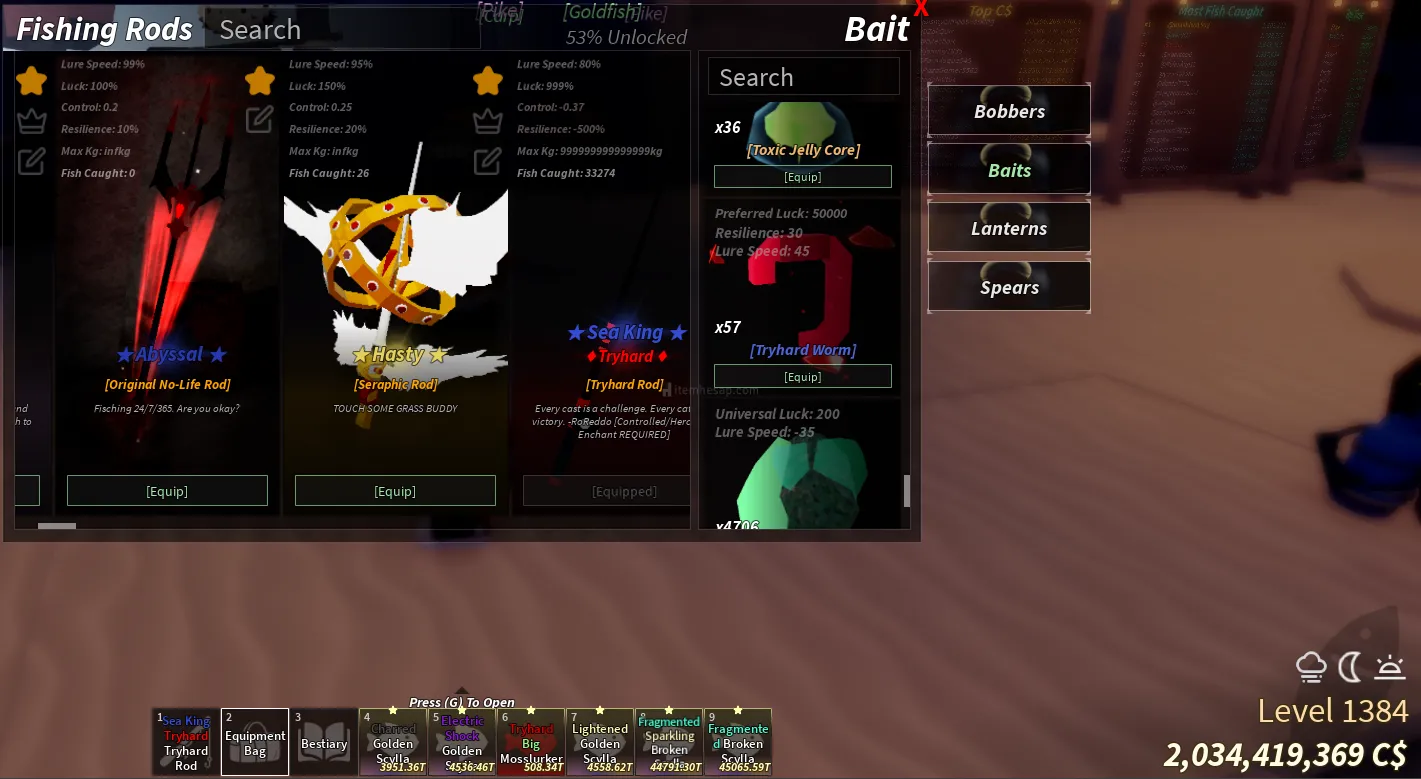1421x779 pixels.
Task: Click the Fishing Rods search field
Action: coord(340,30)
